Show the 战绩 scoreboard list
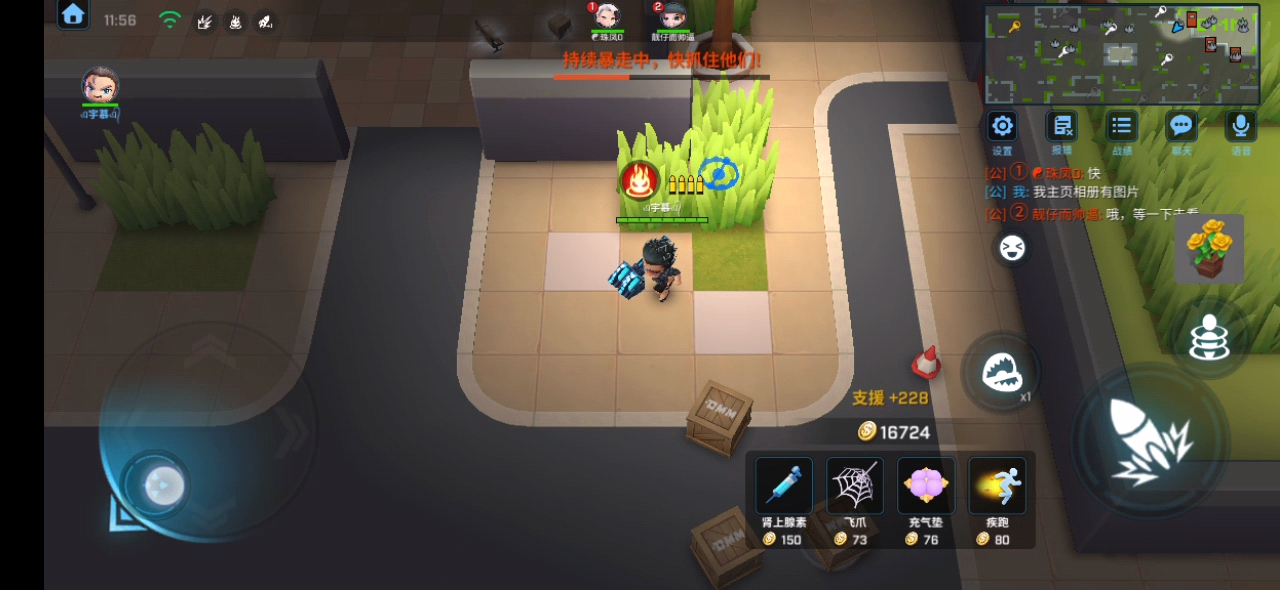This screenshot has height=590, width=1280. coord(1122,126)
